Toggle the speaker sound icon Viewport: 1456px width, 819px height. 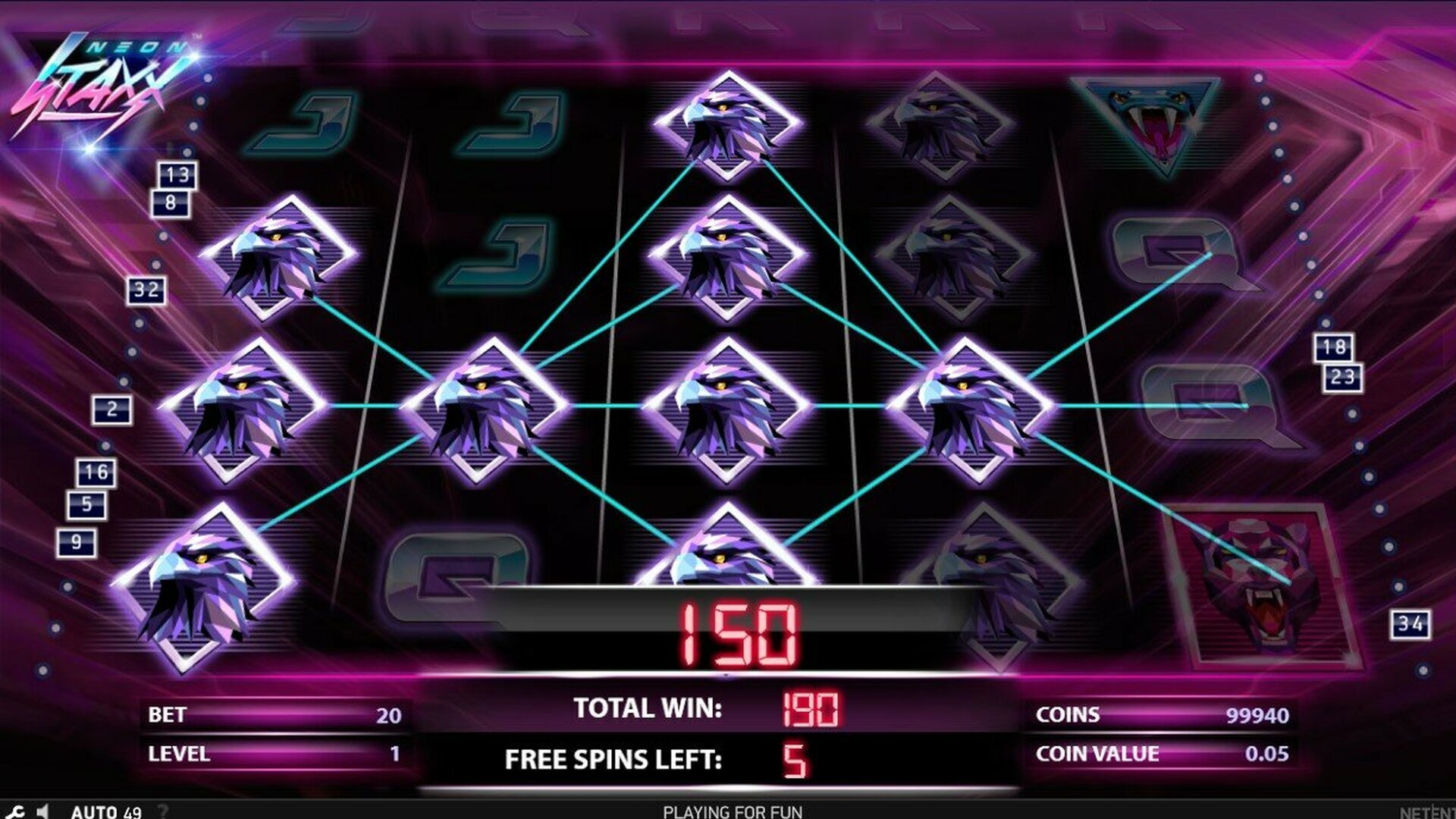(43, 811)
